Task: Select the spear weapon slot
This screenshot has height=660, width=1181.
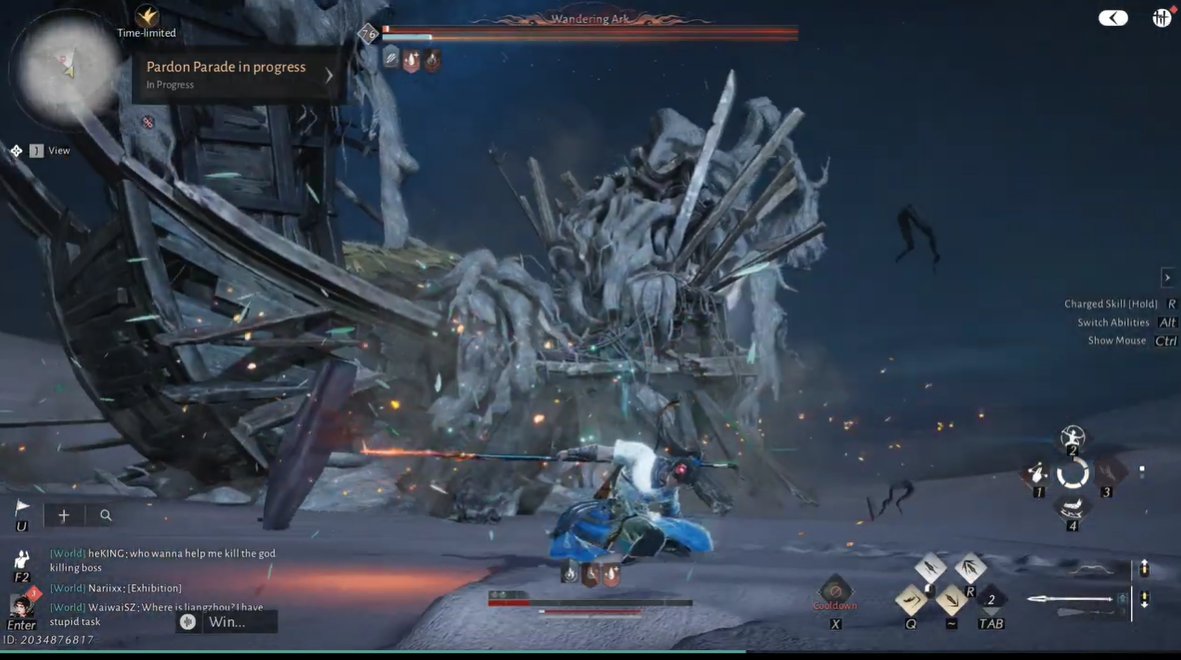Action: [1070, 599]
